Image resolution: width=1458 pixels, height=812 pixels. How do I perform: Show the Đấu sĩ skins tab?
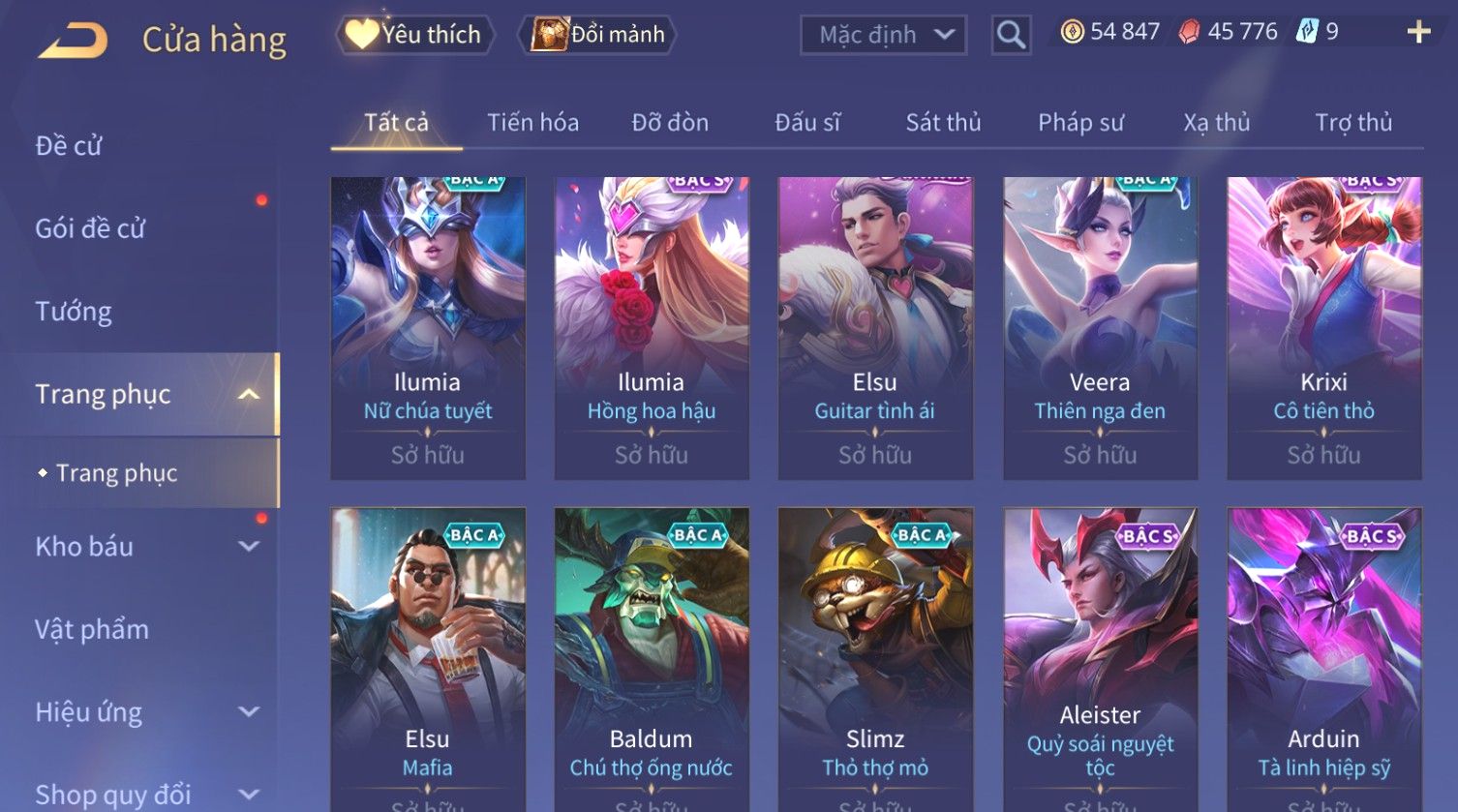click(x=807, y=123)
